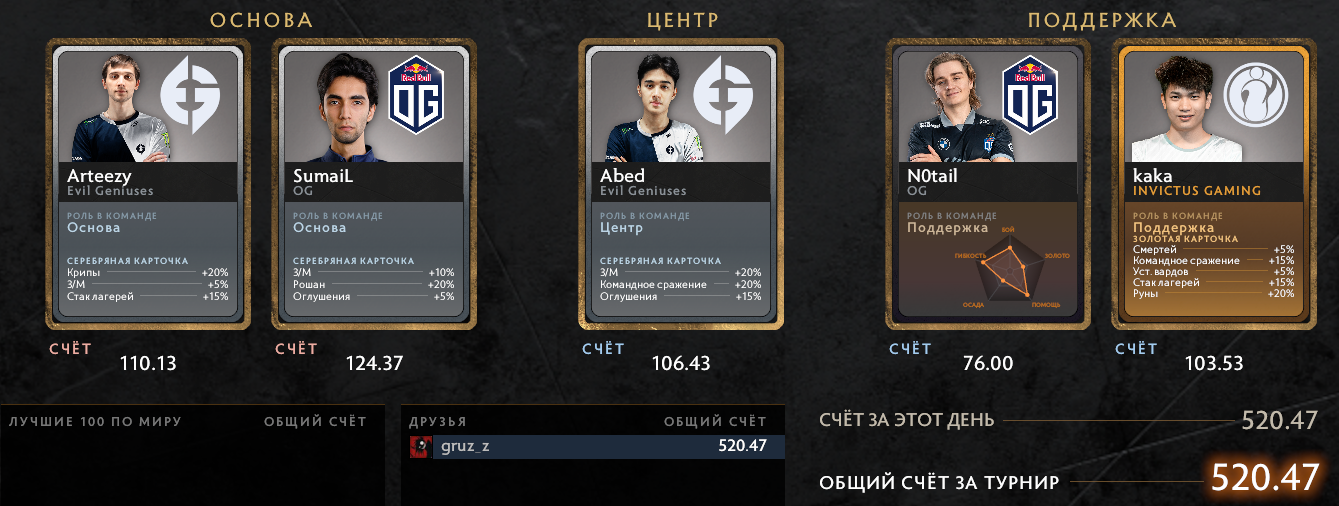This screenshot has width=1339, height=506.
Task: Click gruz_z's avatar icon
Action: [419, 446]
